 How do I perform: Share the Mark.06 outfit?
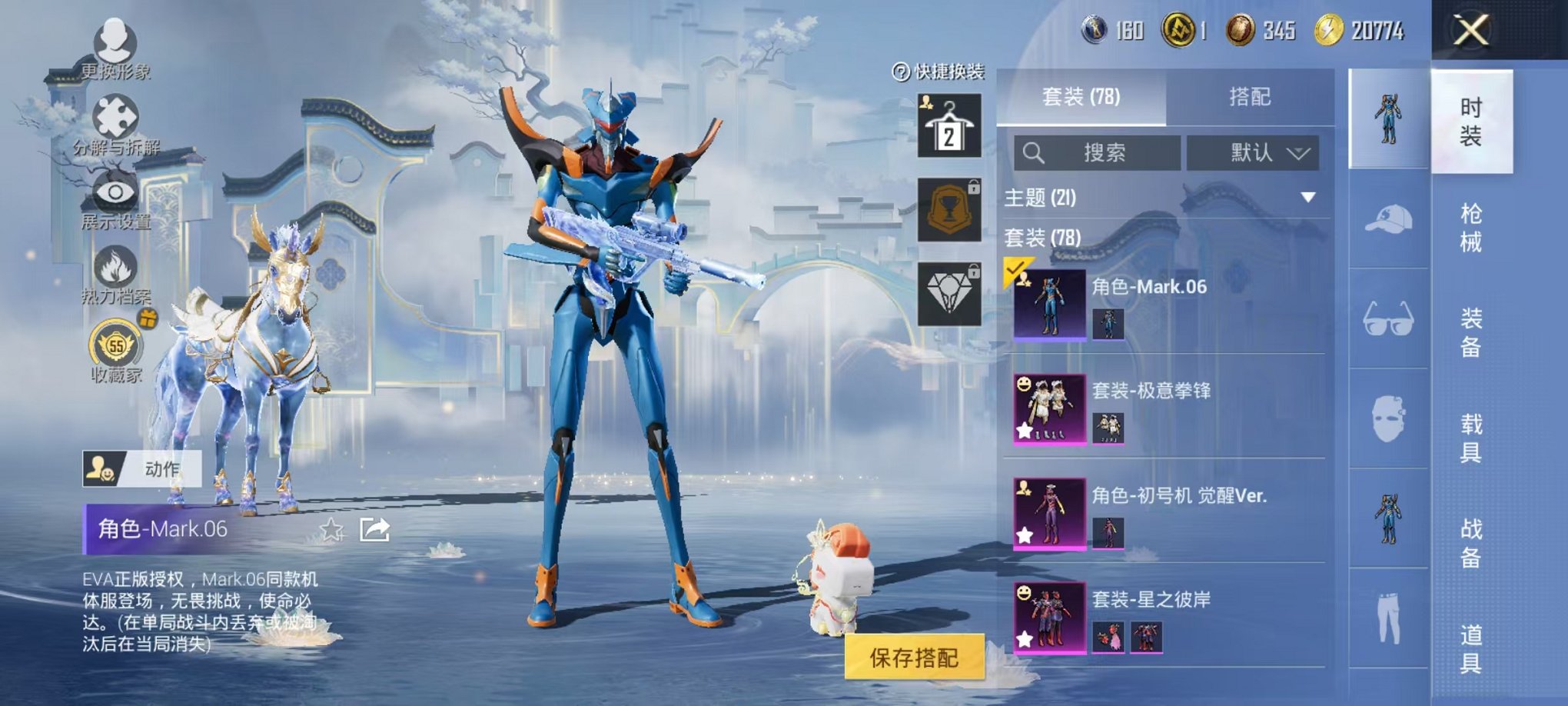375,529
